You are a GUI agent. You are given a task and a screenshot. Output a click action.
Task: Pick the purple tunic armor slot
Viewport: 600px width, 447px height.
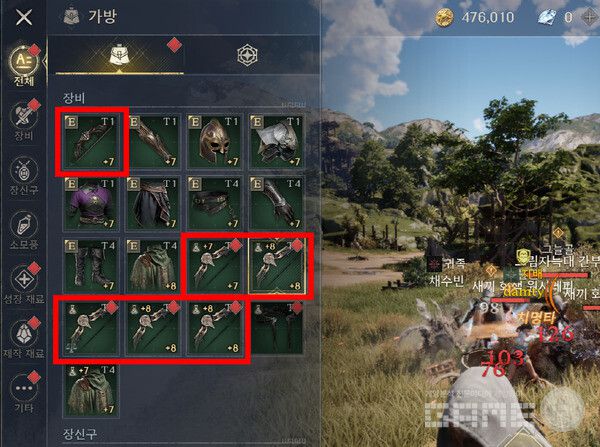91,203
